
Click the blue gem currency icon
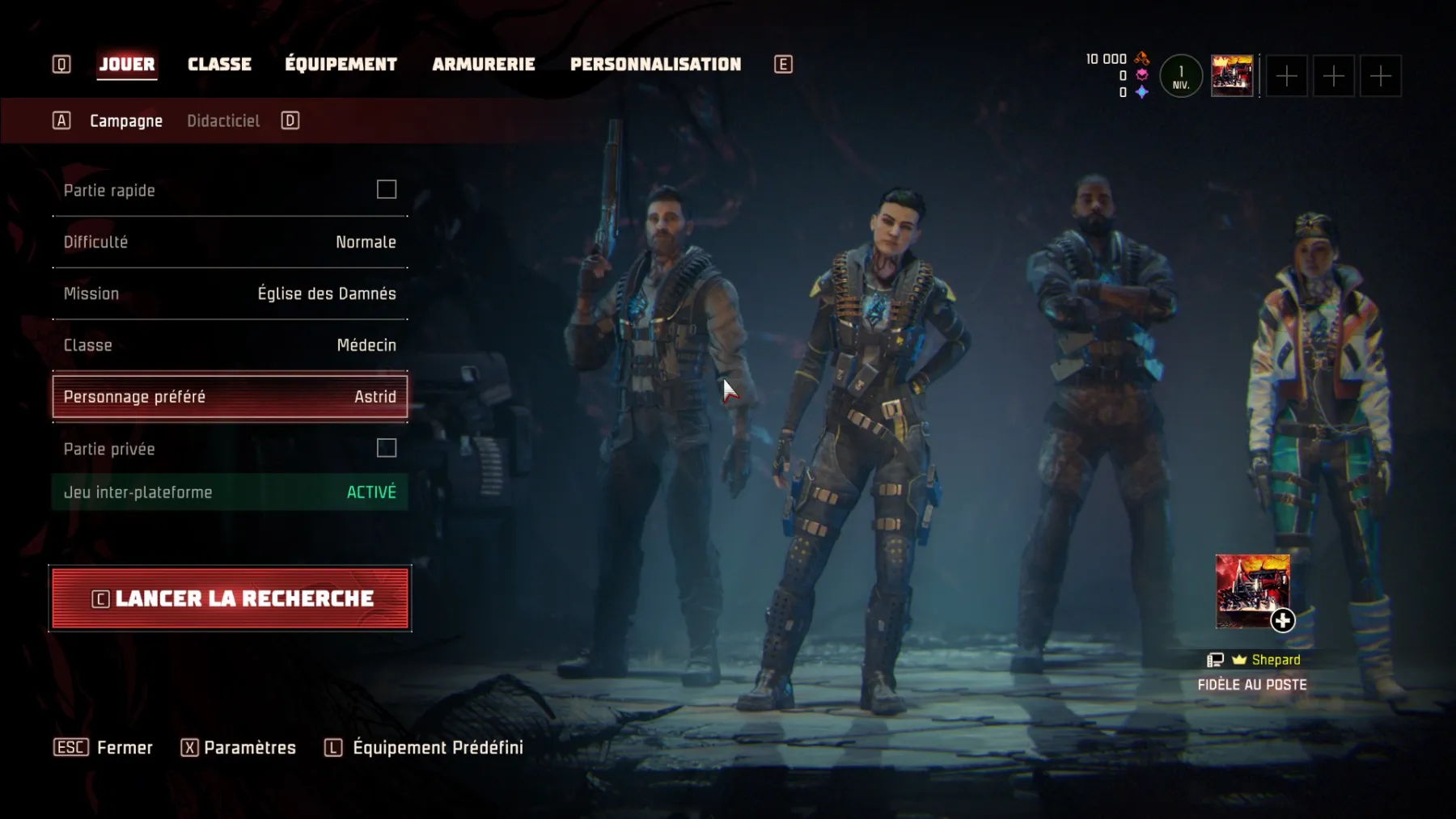1141,91
